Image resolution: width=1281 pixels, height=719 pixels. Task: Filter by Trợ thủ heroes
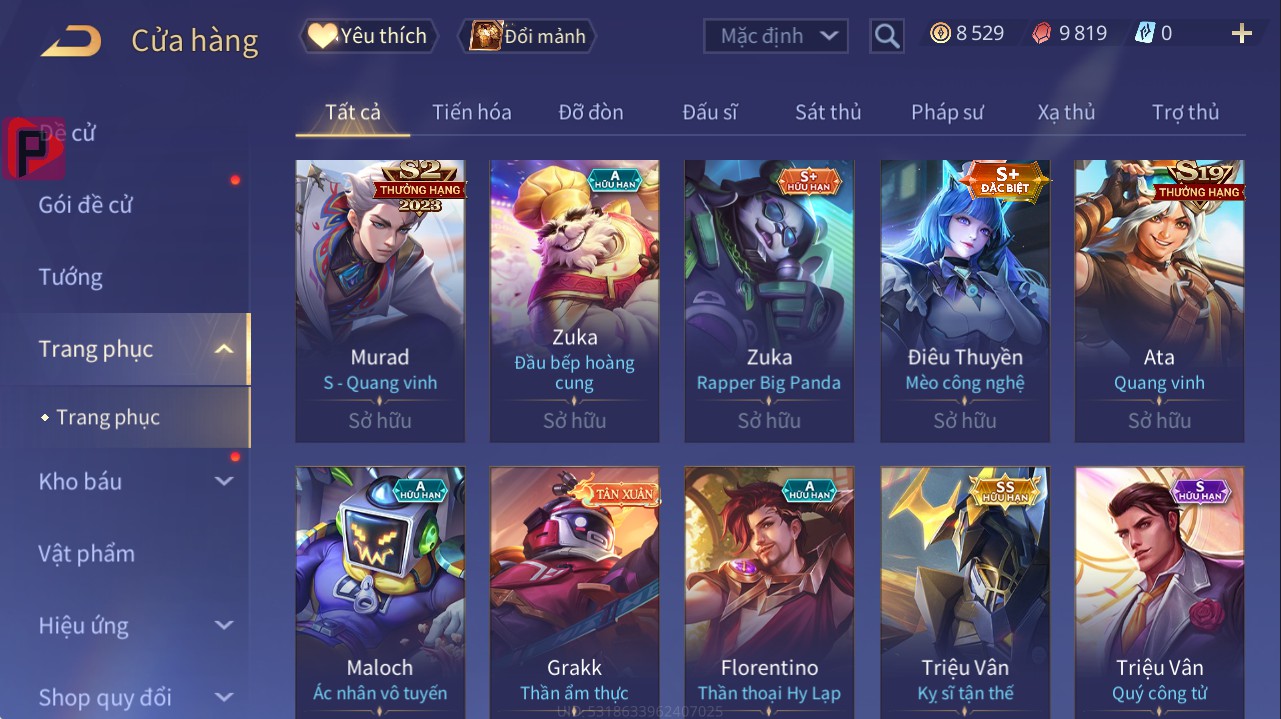(1185, 112)
